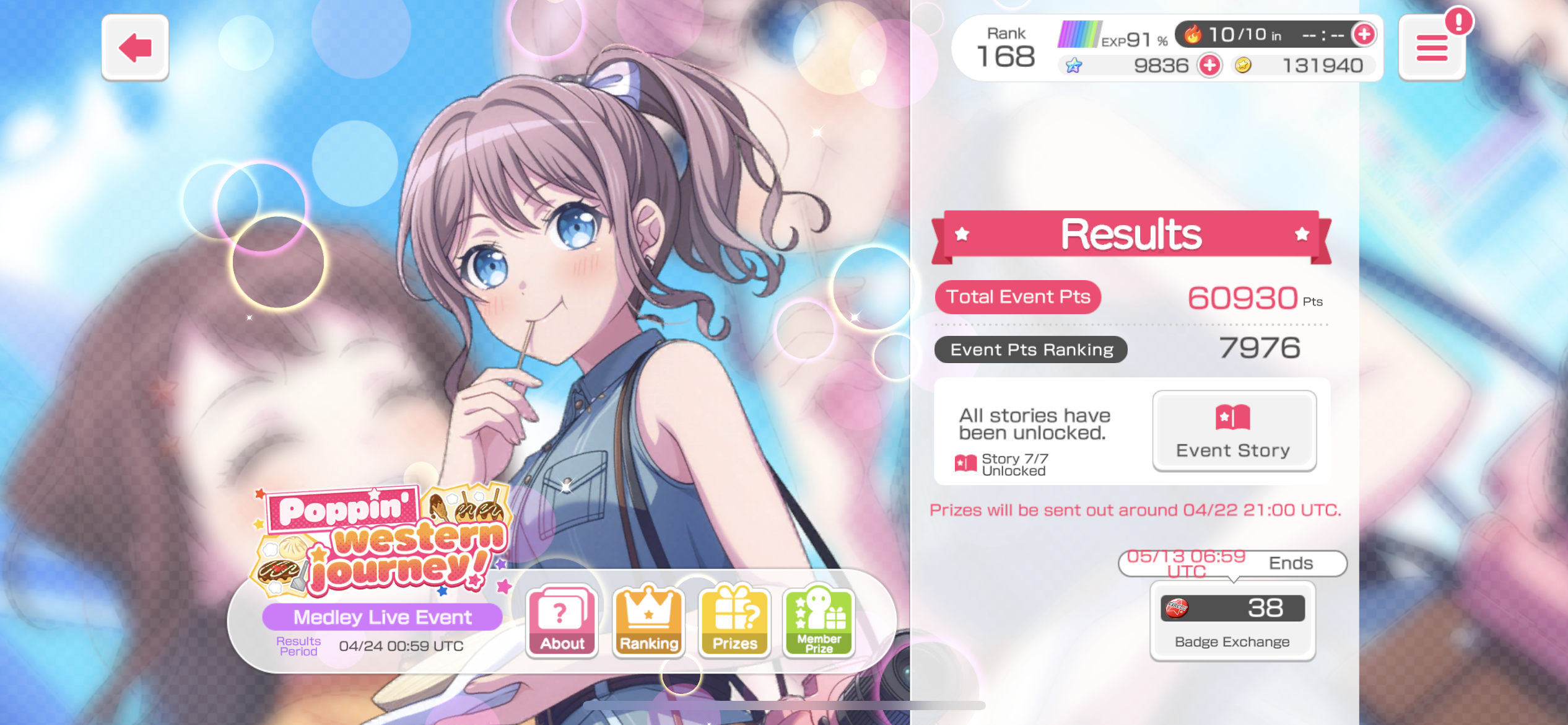The width and height of the screenshot is (1568, 725).
Task: View the event Ranking
Action: click(648, 621)
